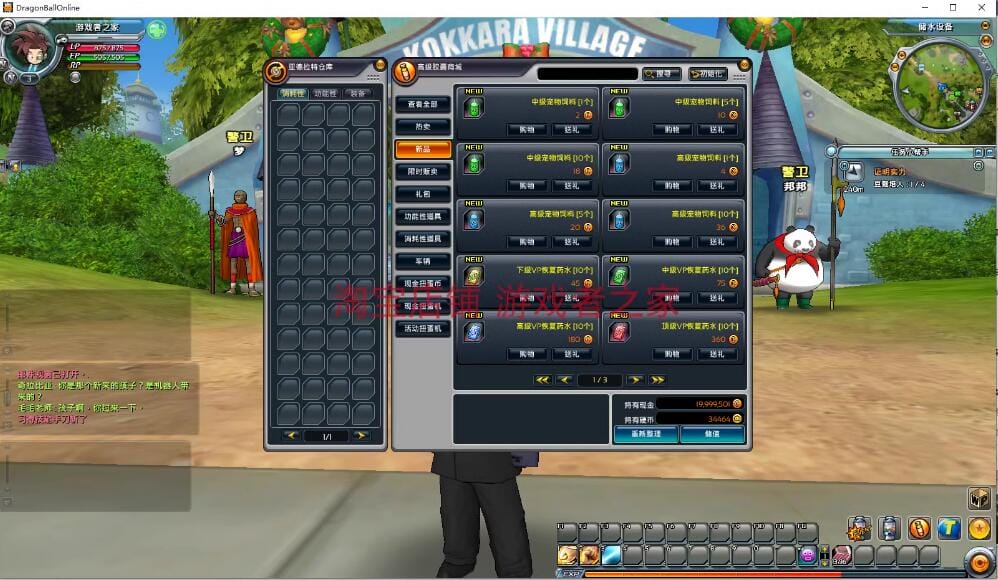Screen dimensions: 998x580
Task: Type in the shop search field
Action: [x=587, y=74]
